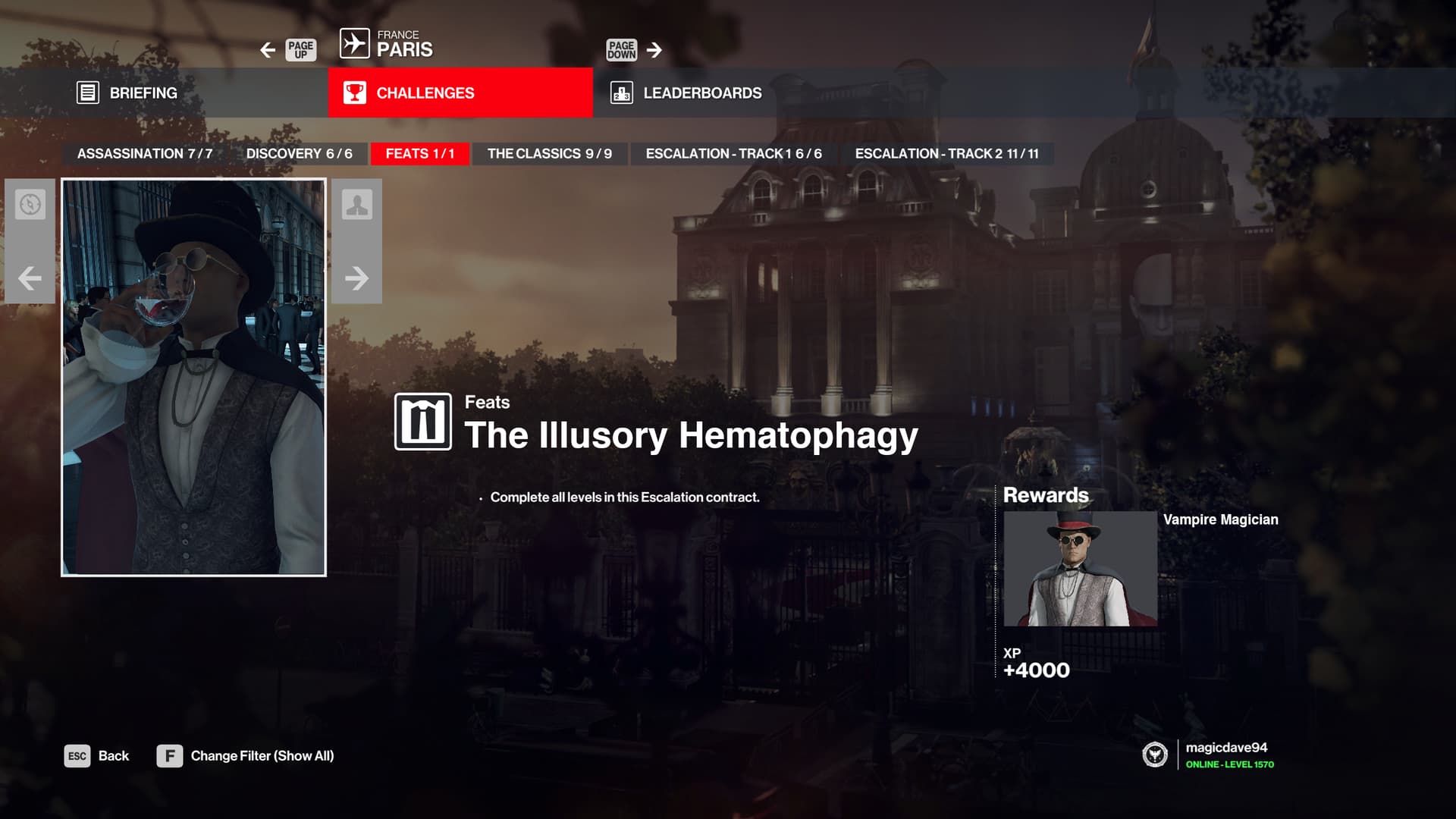Image resolution: width=1456 pixels, height=819 pixels.
Task: Select the Feats 1/1 category
Action: tap(419, 153)
